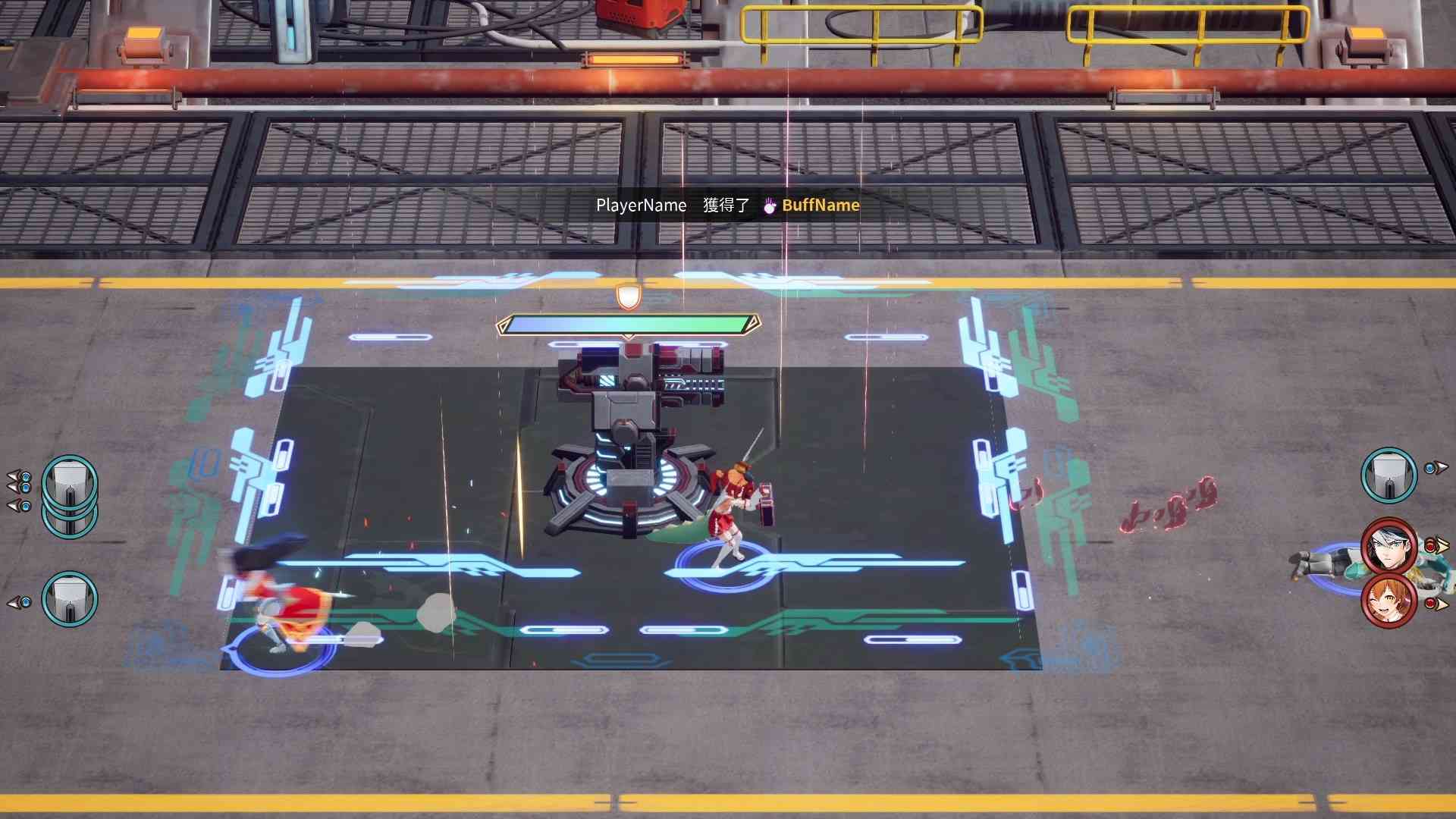Click the single turret indicator with left-pointing arrow
1456x819 pixels.
click(x=70, y=599)
